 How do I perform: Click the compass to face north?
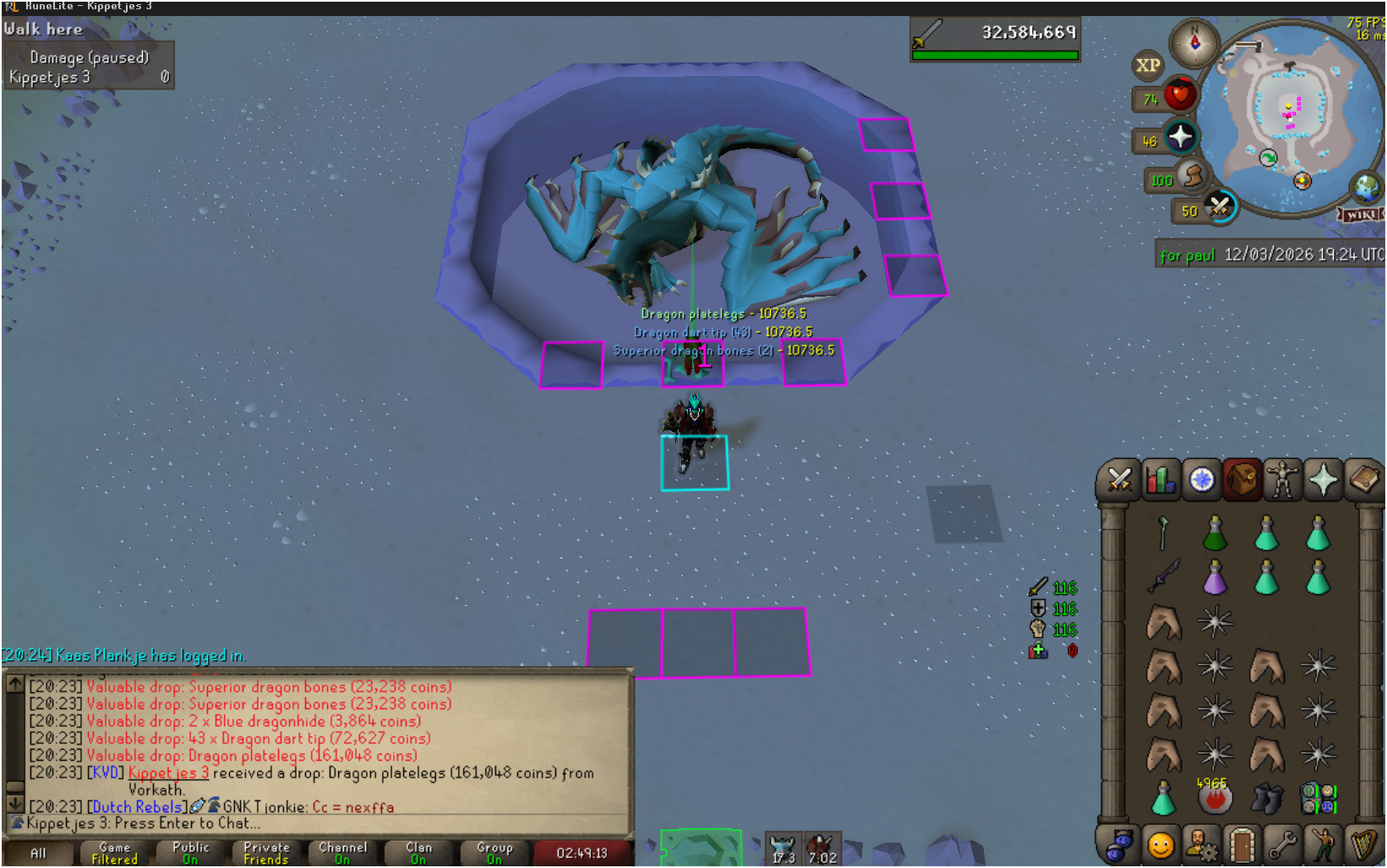point(1194,41)
